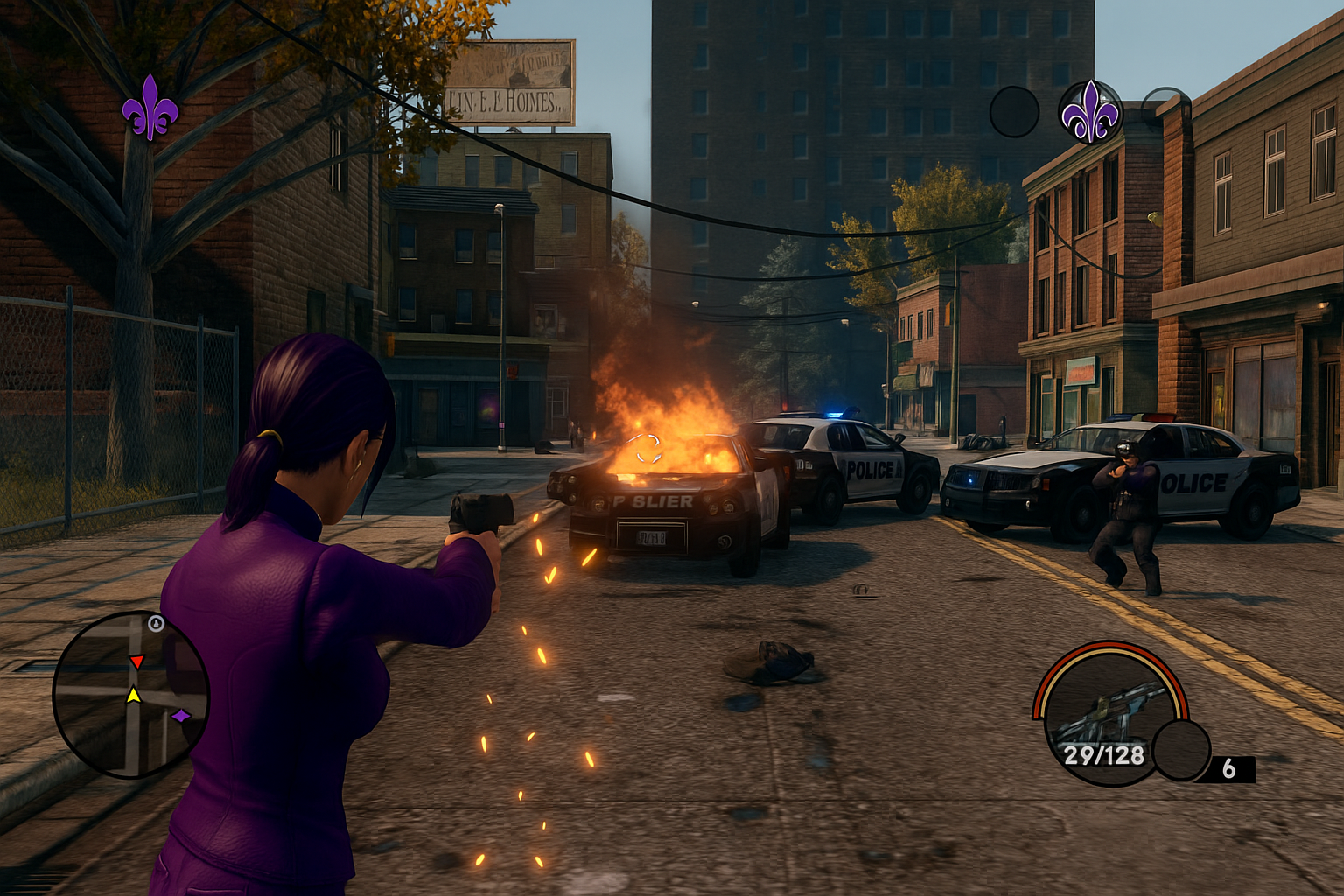Click the empty dark circle beside fleur-de-lis badge
The width and height of the screenshot is (1344, 896).
pos(1014,112)
